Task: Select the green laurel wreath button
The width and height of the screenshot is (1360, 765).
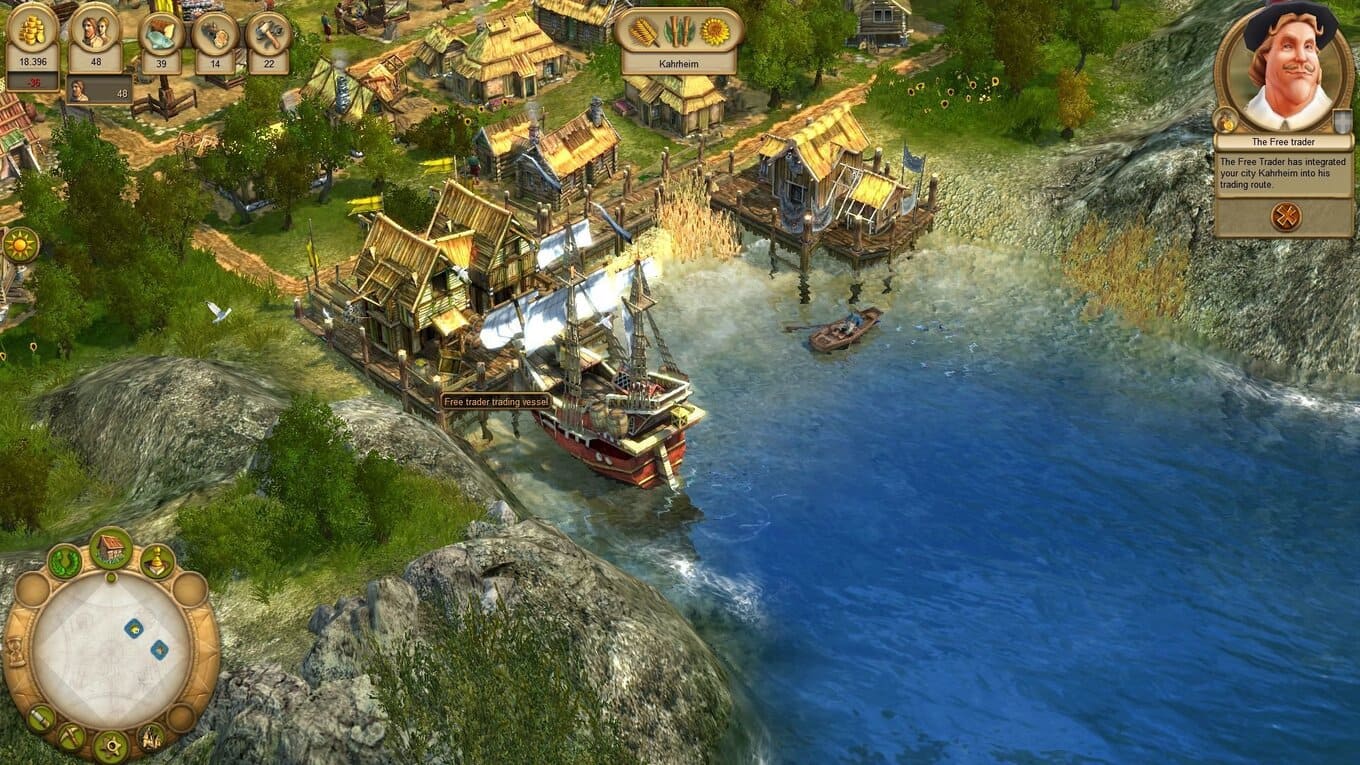Action: [x=65, y=561]
